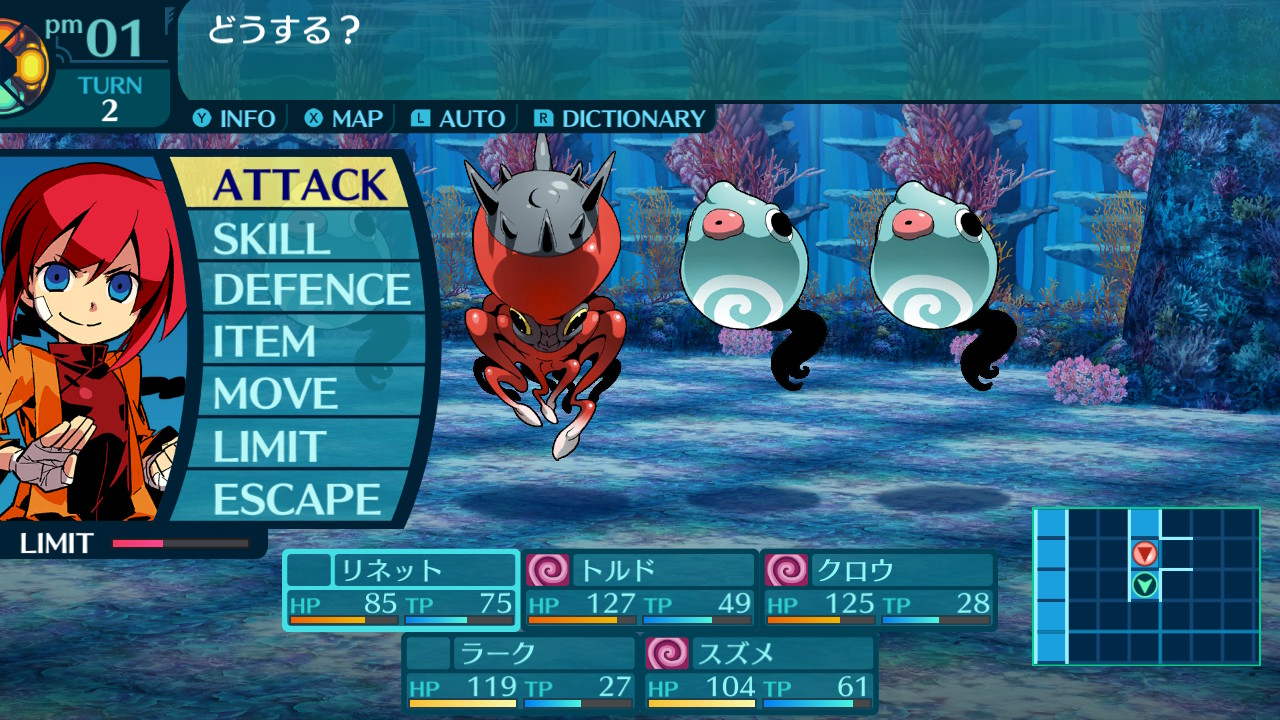
Task: Show the MAP view
Action: pyautogui.click(x=345, y=119)
